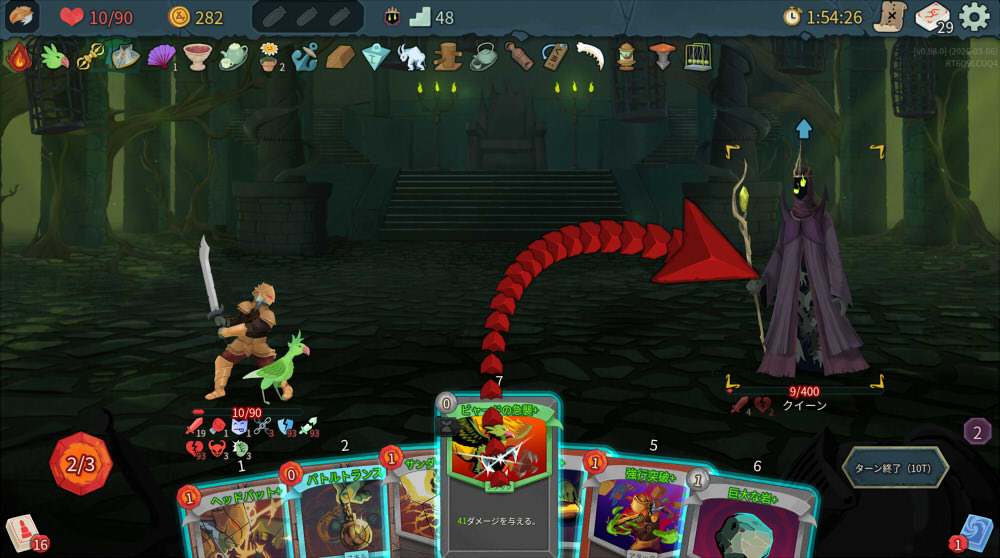
Task: Inspect the red energy orb showing 2/3
Action: tap(81, 463)
